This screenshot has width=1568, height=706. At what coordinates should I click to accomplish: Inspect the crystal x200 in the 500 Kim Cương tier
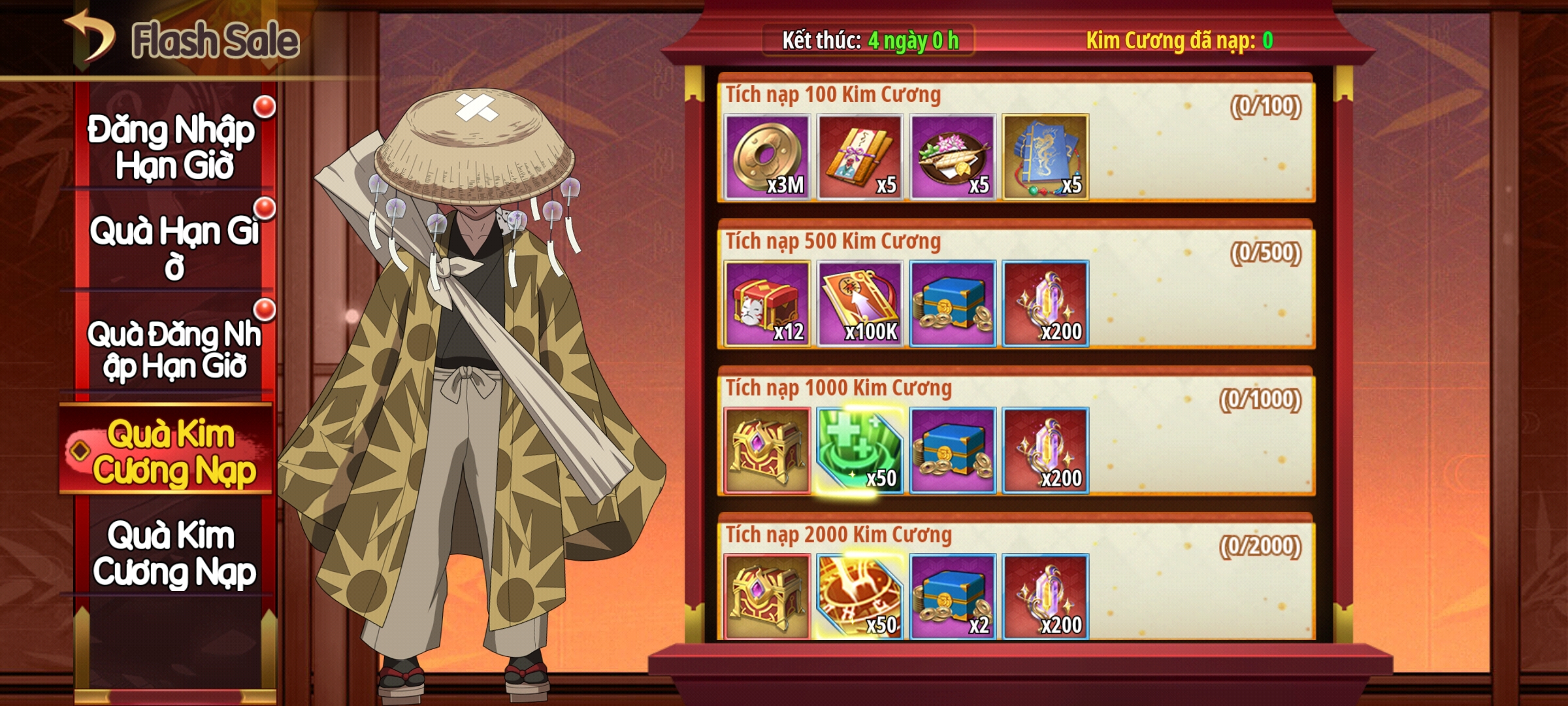[x=1045, y=303]
